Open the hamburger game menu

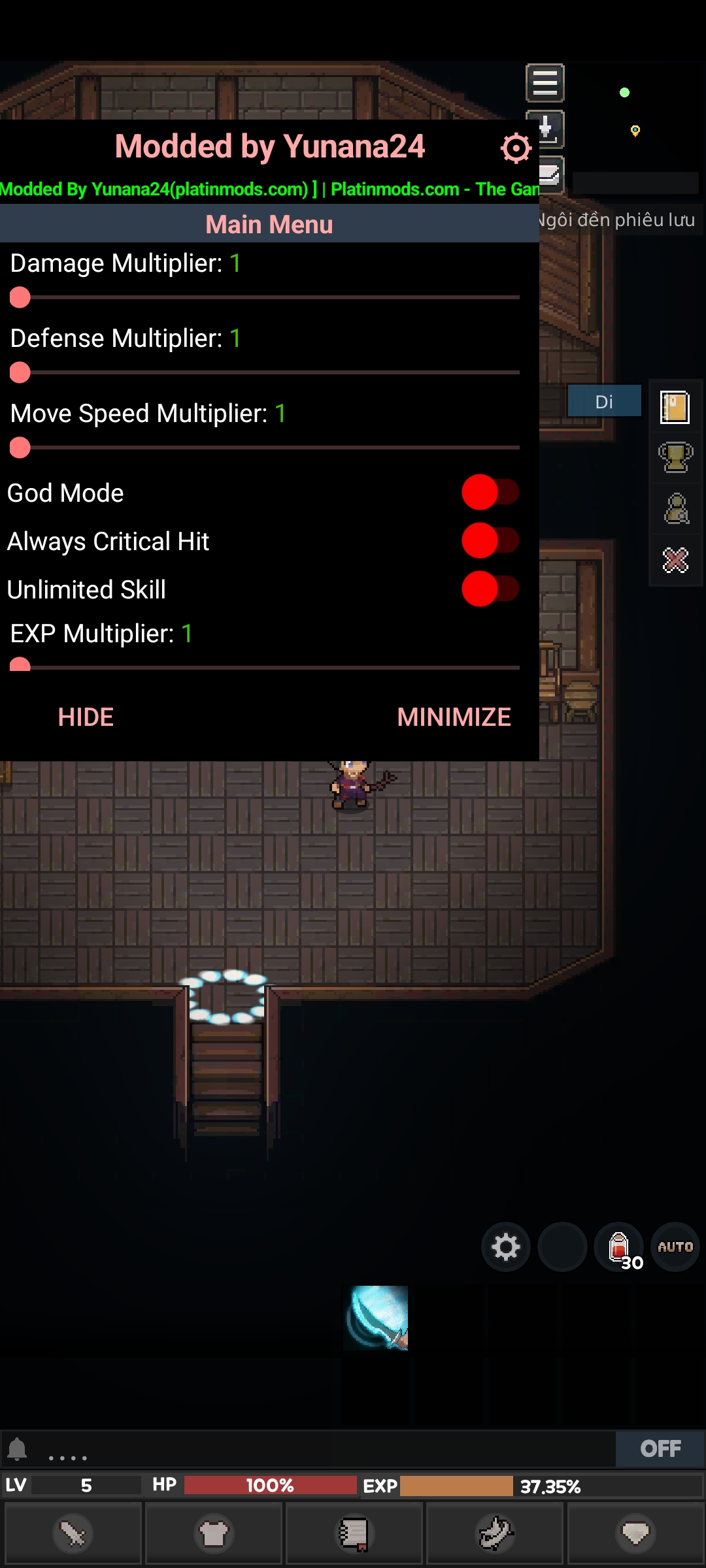(x=545, y=83)
